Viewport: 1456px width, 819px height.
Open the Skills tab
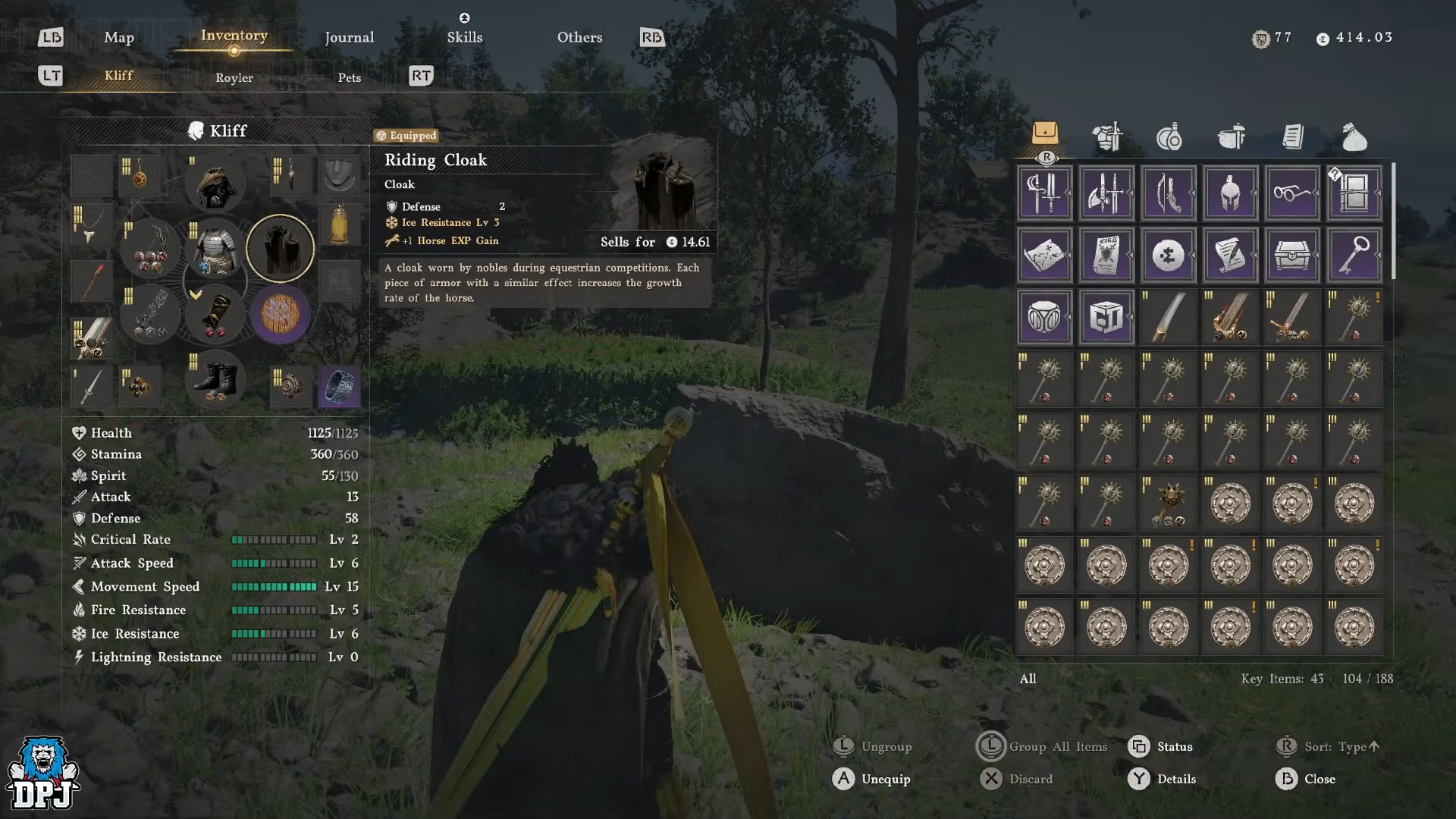464,37
